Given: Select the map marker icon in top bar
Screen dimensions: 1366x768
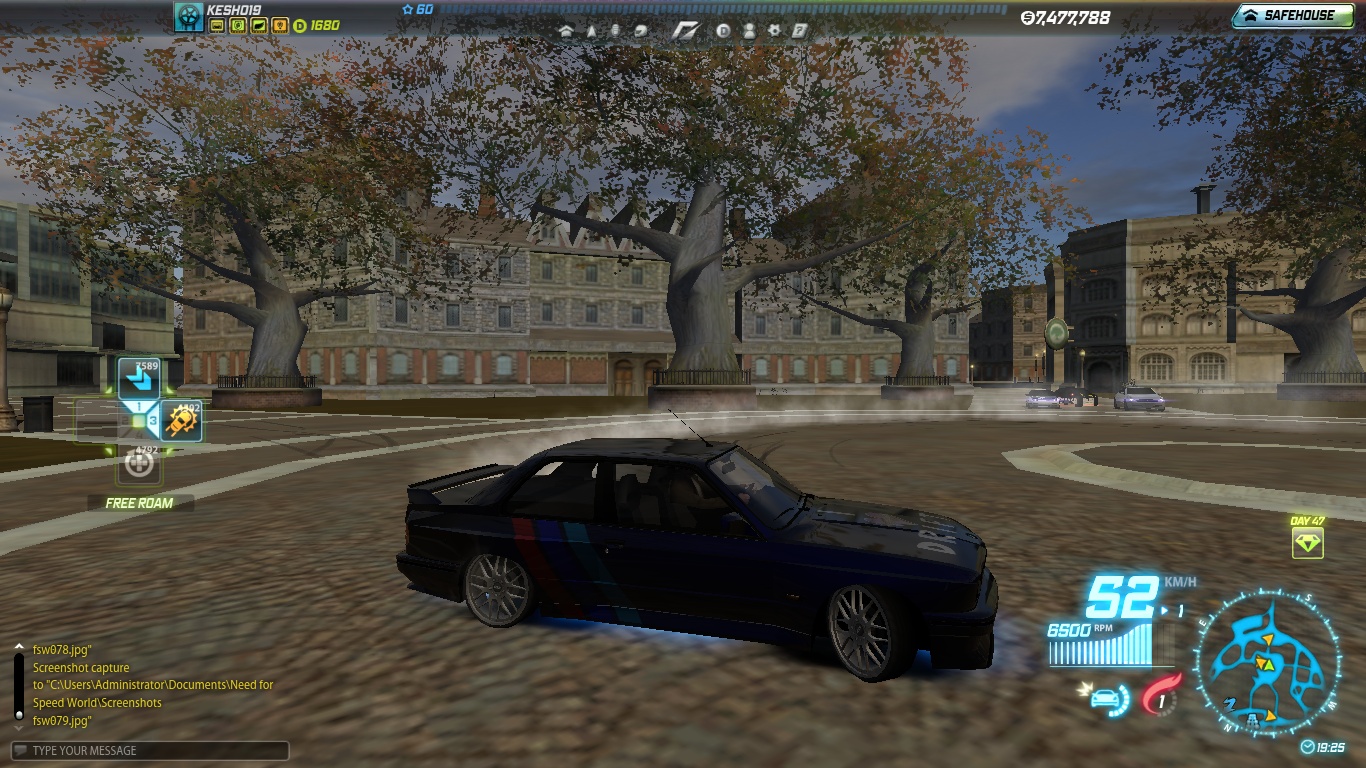Looking at the screenshot, I should (x=591, y=30).
